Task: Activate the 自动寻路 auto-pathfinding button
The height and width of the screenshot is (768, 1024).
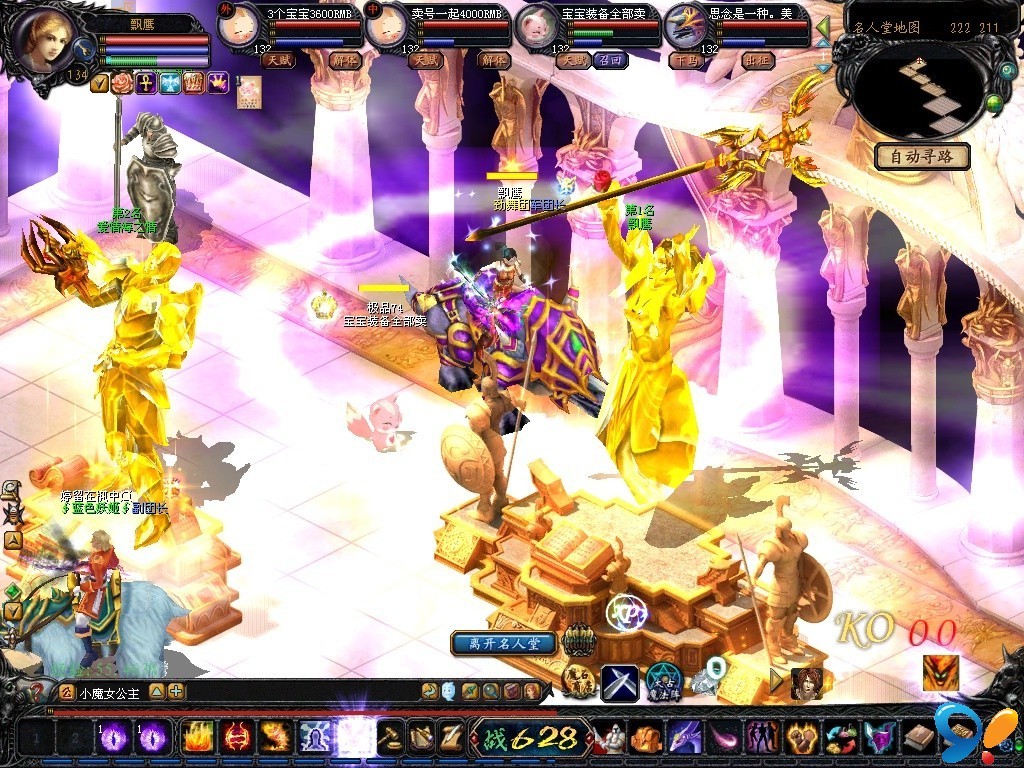Action: pos(921,157)
